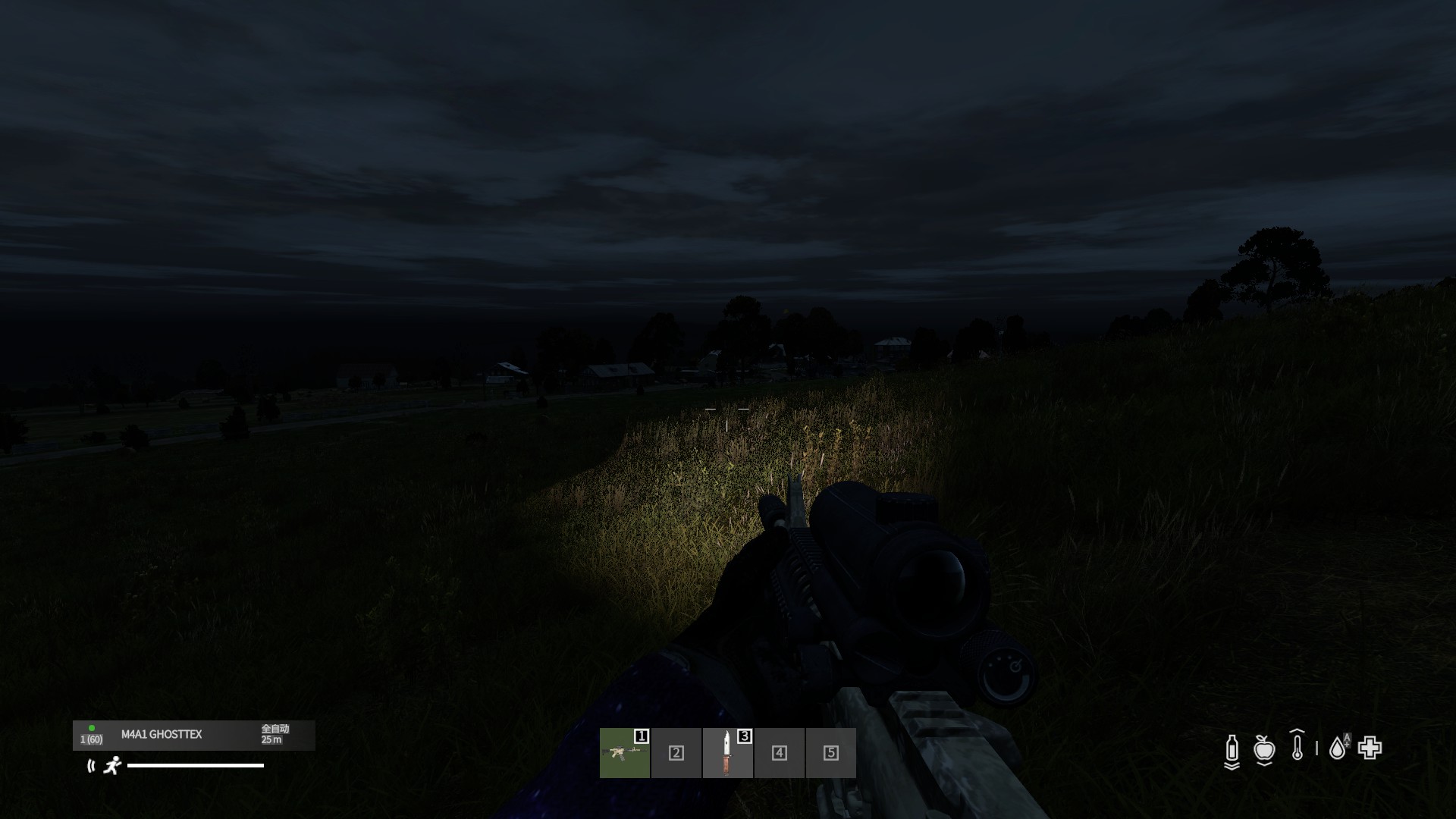Image resolution: width=1456 pixels, height=819 pixels.
Task: Open the health cross status icon
Action: [1371, 748]
